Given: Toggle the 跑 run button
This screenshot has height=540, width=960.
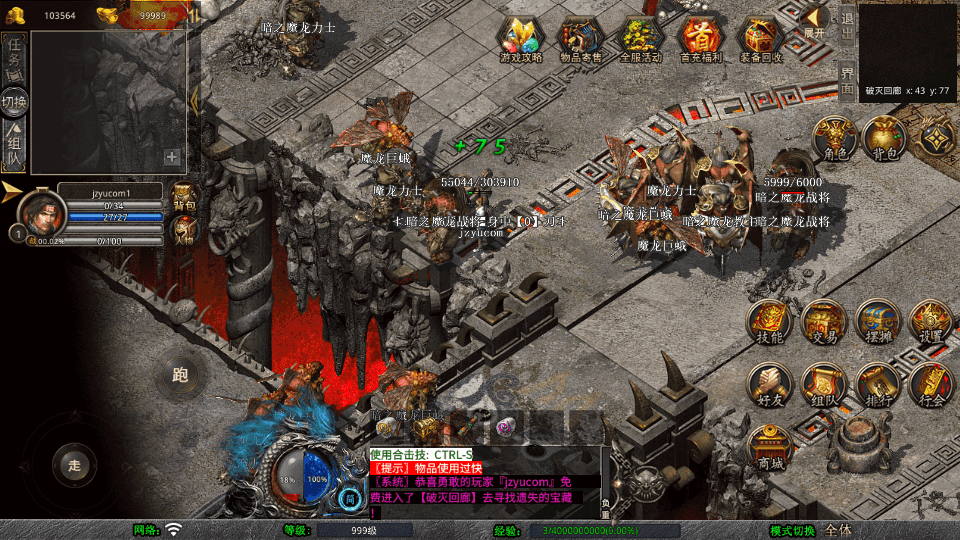Looking at the screenshot, I should click(180, 376).
